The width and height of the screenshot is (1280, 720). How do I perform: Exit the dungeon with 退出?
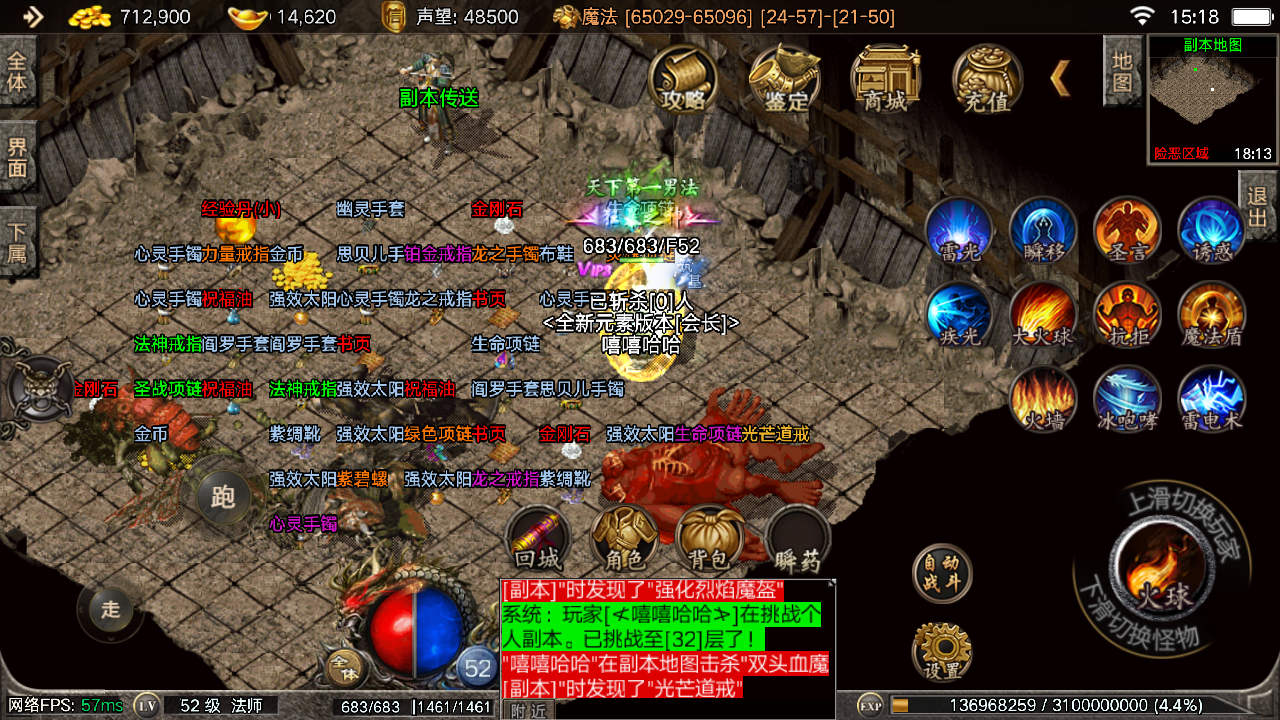[x=1258, y=205]
